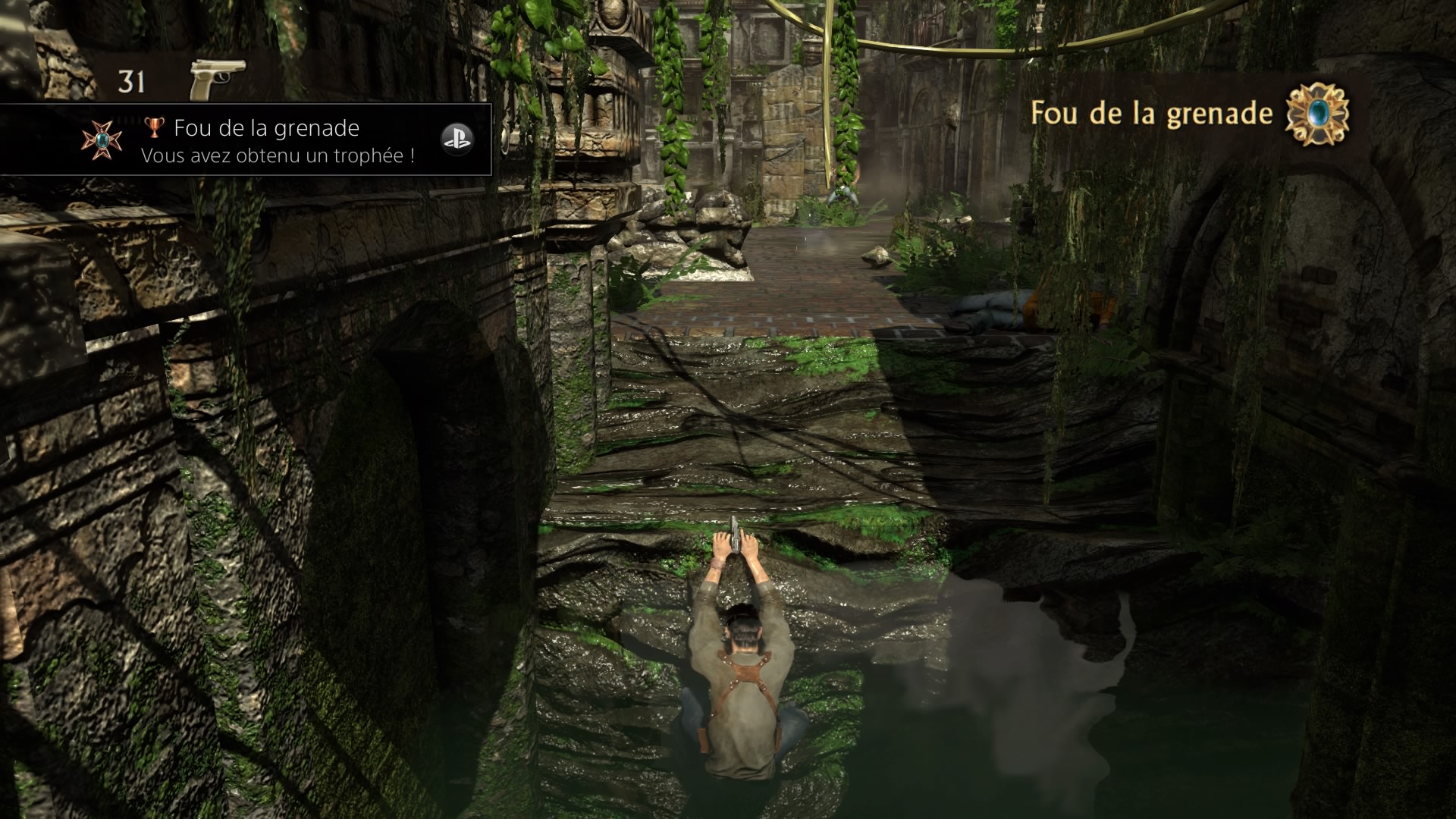Select the Fou de la grenade trophy title
Viewport: 1456px width, 819px height.
coord(267,127)
